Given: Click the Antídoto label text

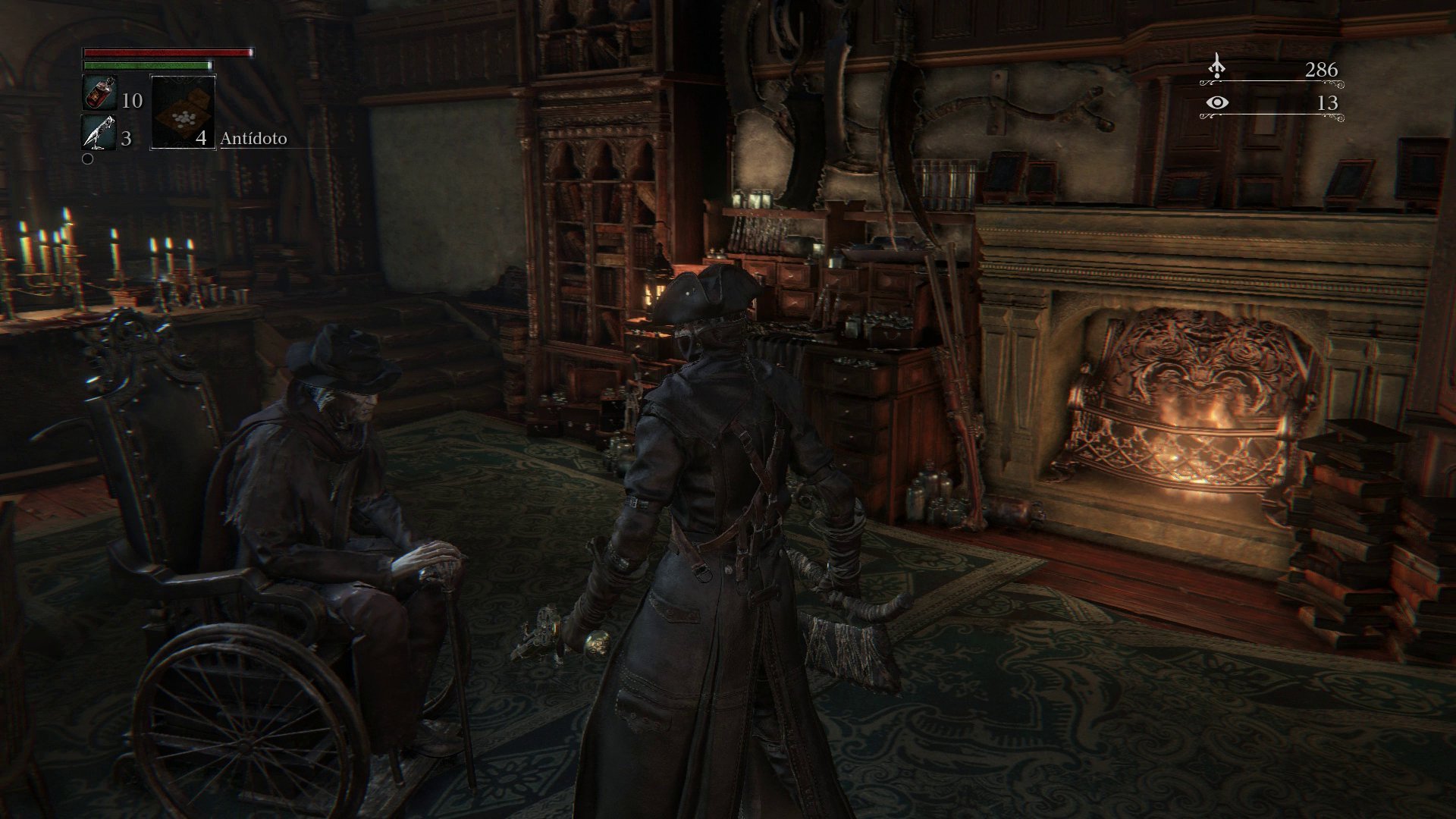Looking at the screenshot, I should (x=253, y=140).
